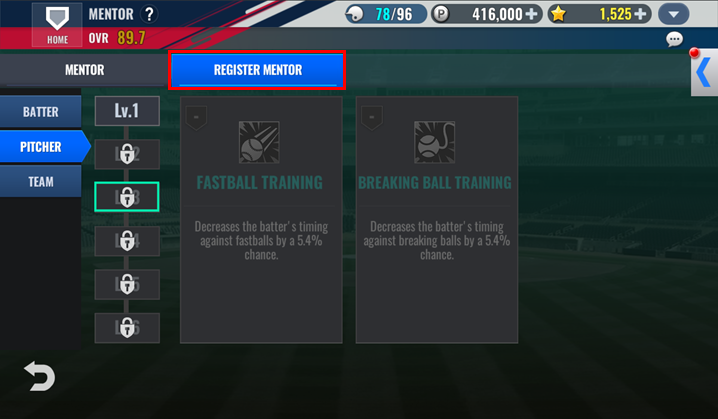
Task: Expand the blue side panel arrow
Action: pos(704,72)
